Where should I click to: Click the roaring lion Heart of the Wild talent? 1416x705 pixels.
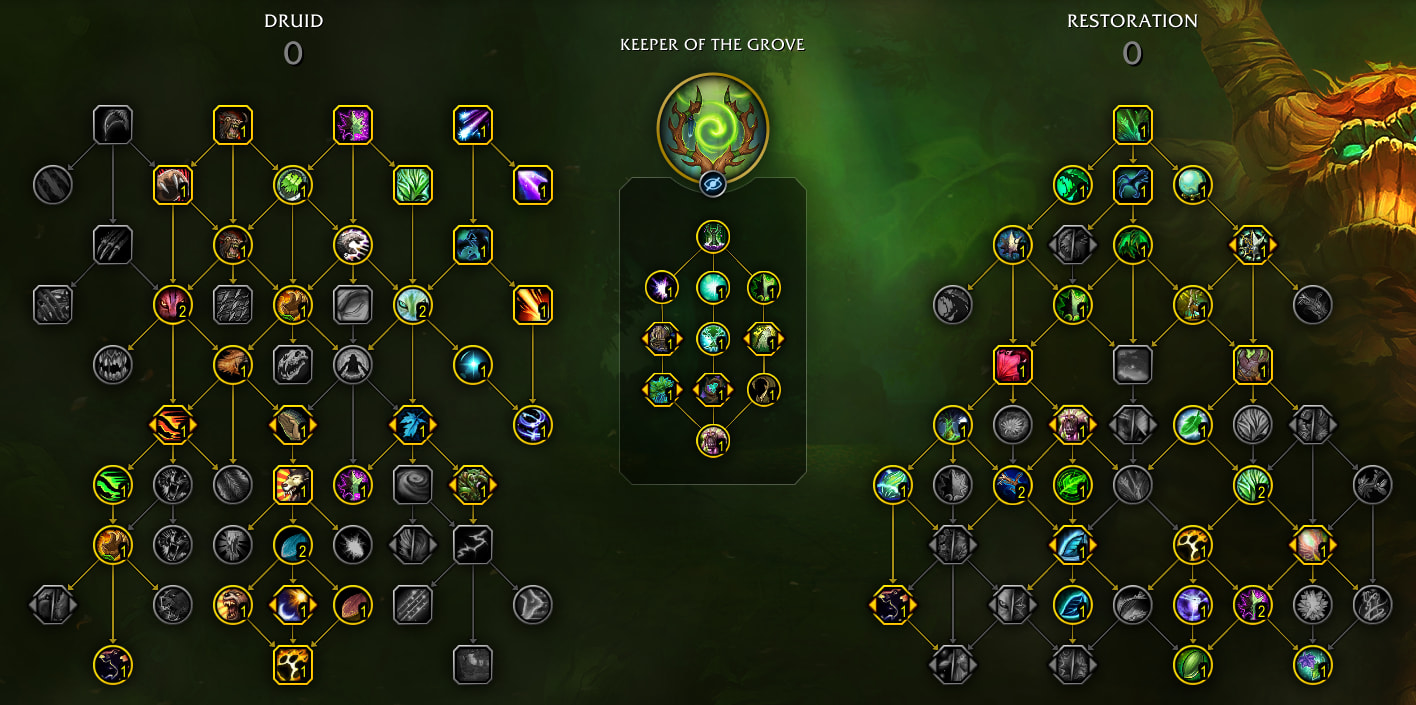click(x=293, y=485)
